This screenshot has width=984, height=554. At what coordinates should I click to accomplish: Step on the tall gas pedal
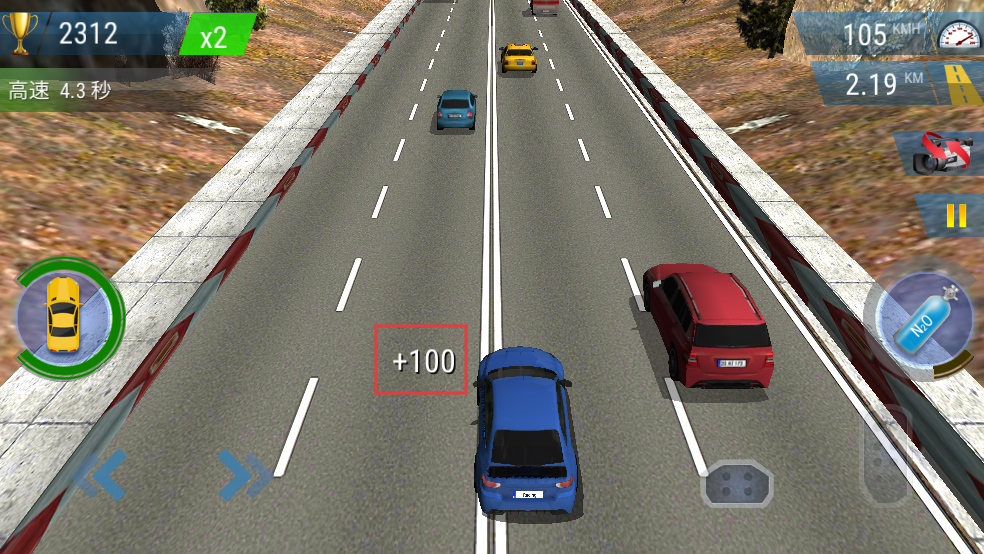[x=886, y=455]
